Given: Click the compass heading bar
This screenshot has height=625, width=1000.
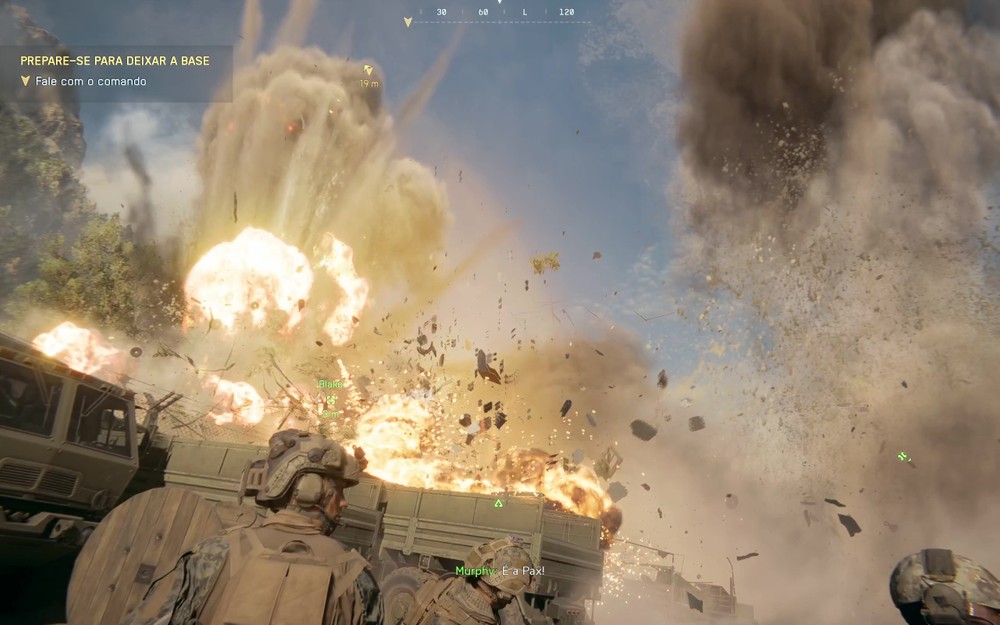Looking at the screenshot, I should click(x=500, y=13).
